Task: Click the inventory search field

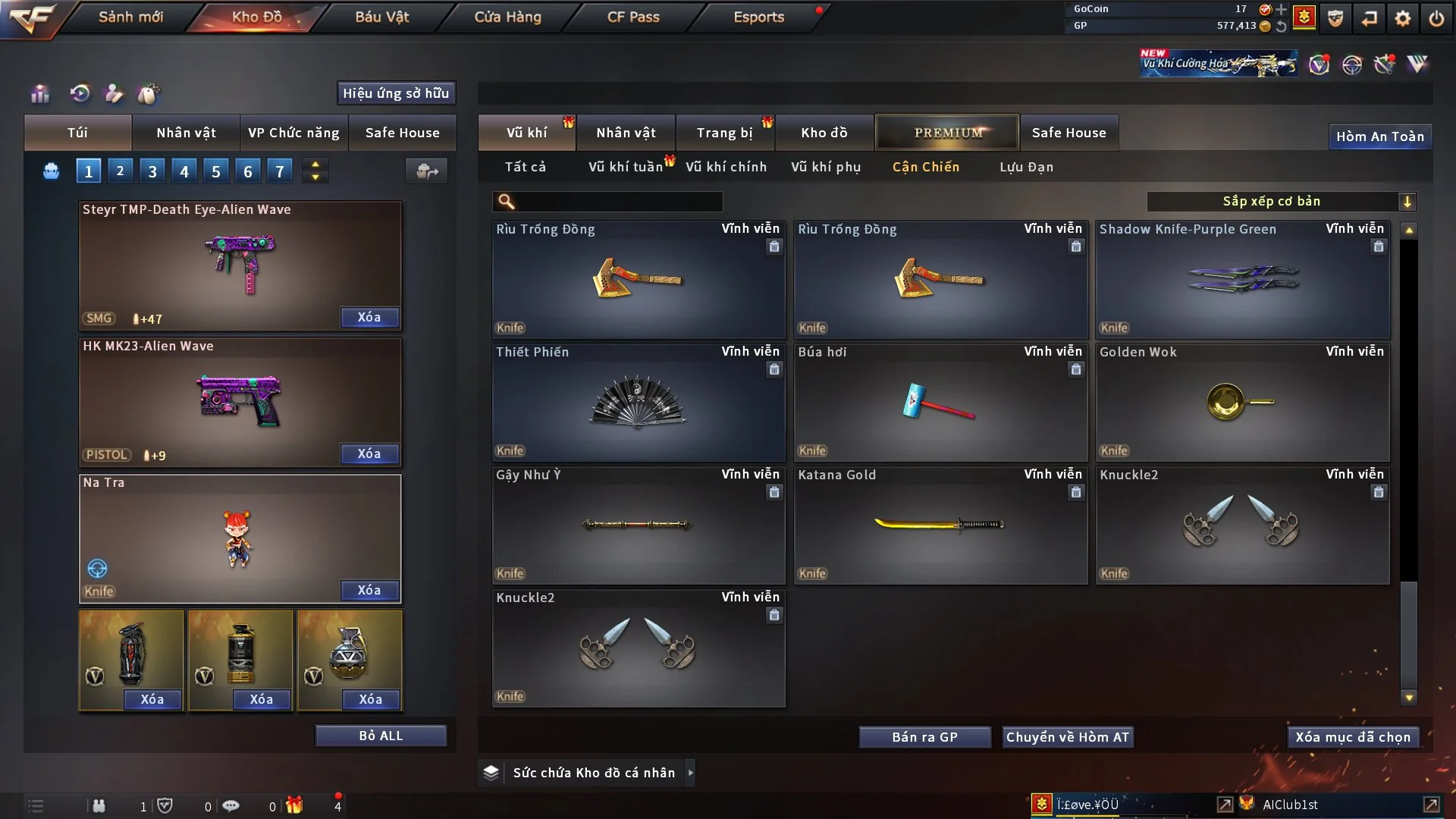Action: 618,202
